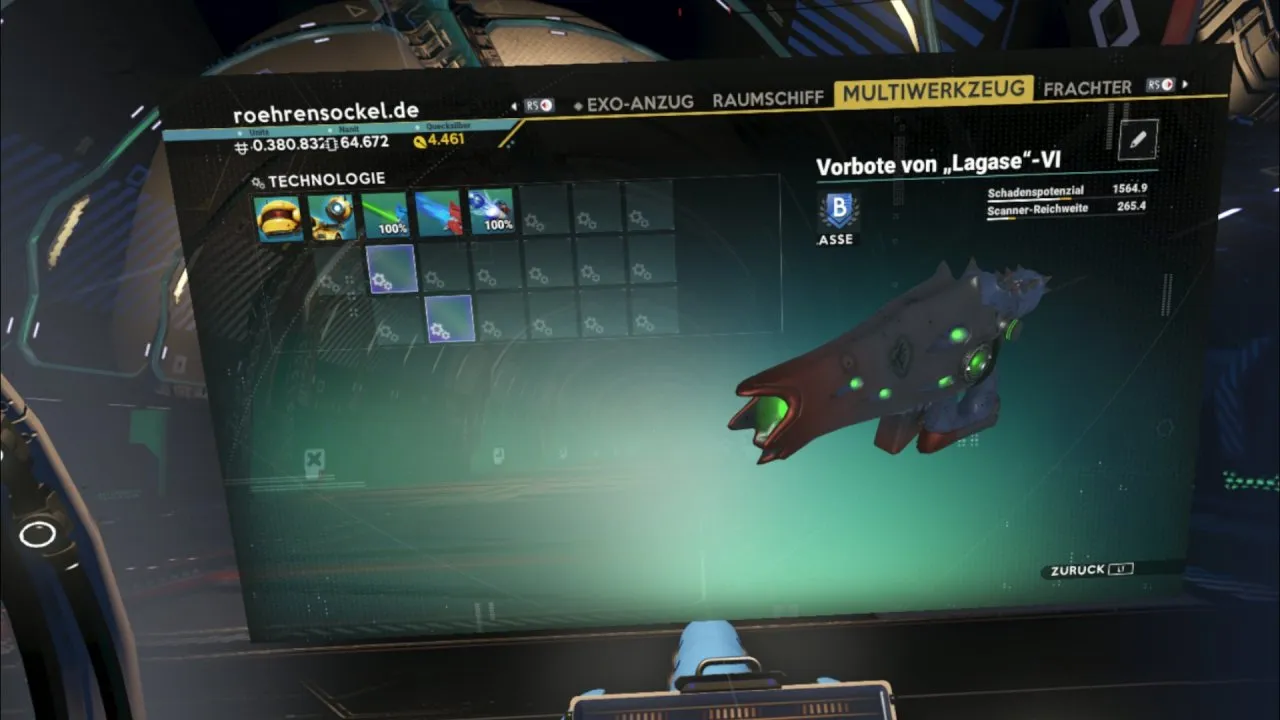Show the FRACHTER inventory tab

point(1087,88)
